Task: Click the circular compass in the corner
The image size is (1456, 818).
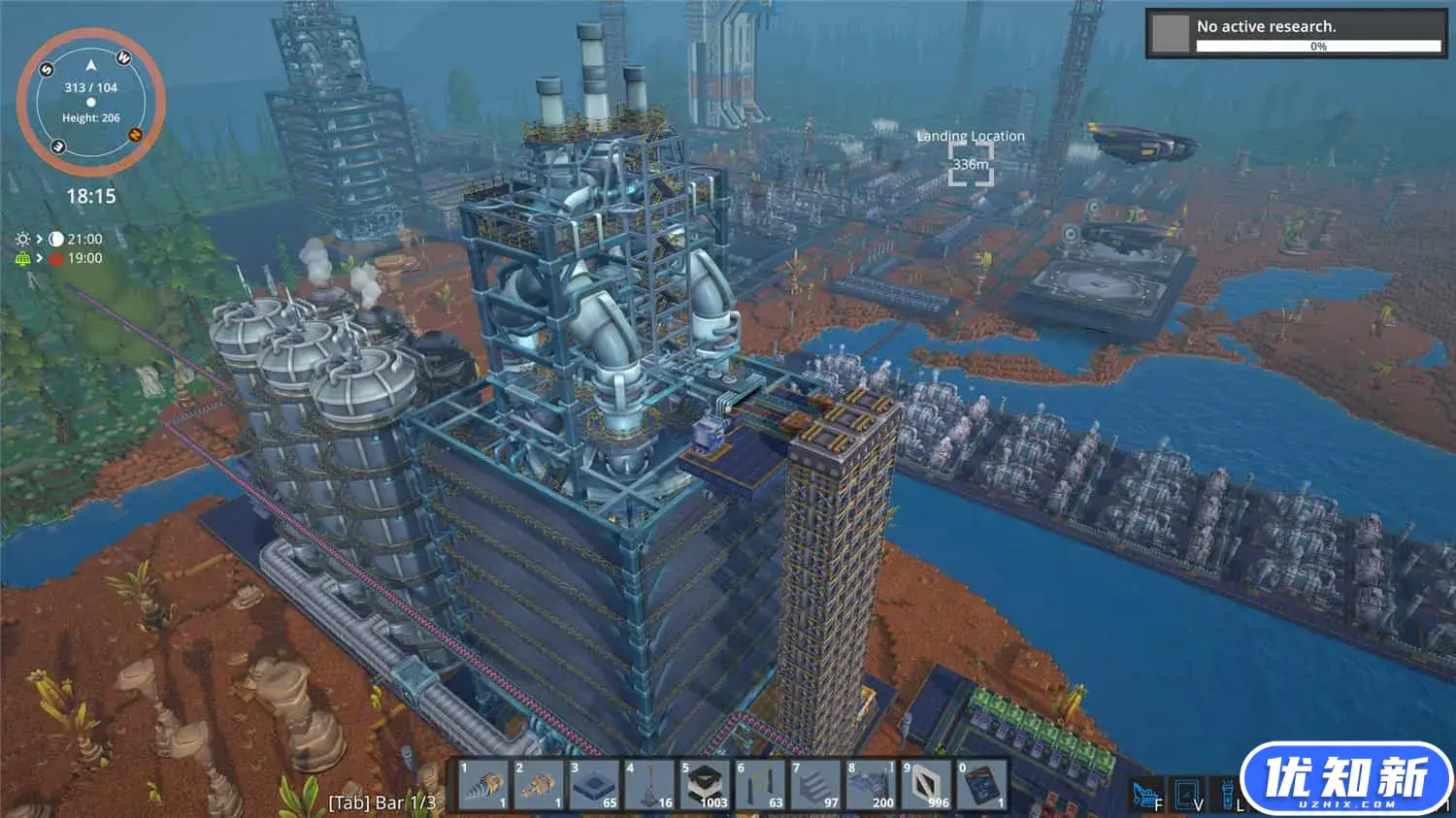Action: (x=90, y=101)
